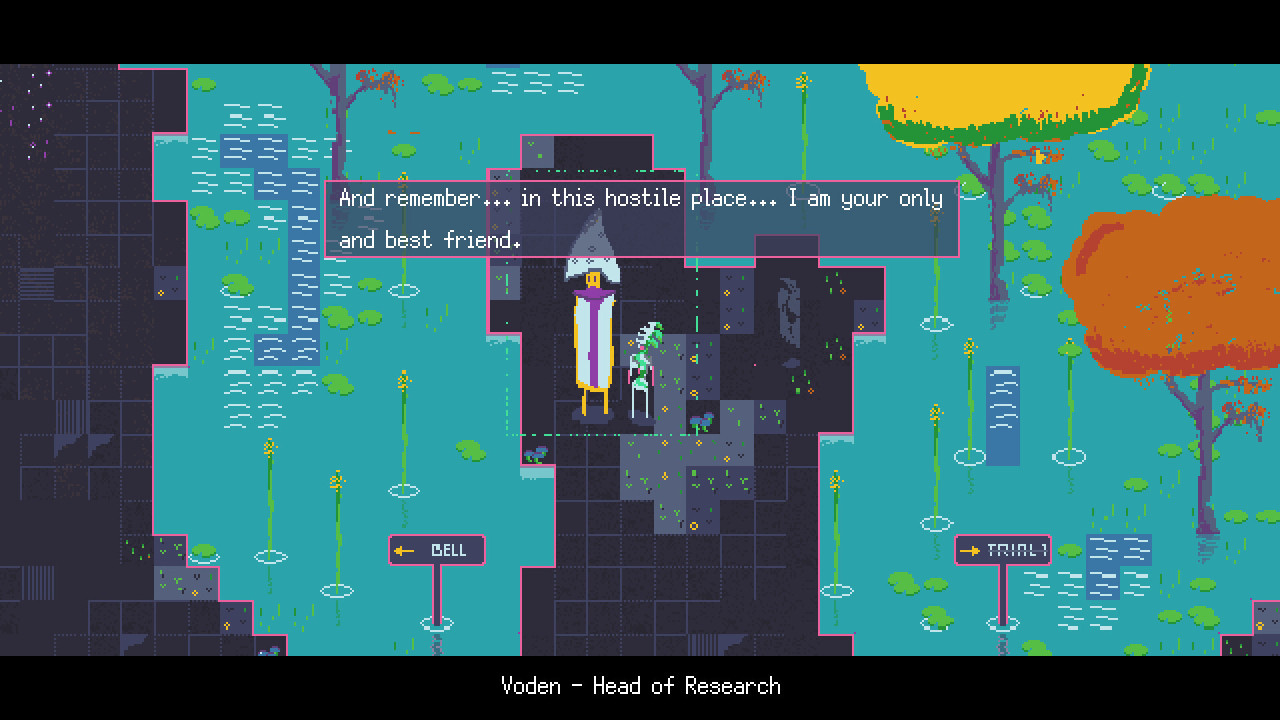This screenshot has width=1280, height=720.
Task: Click the Voden - Head of Research caption
Action: coord(640,686)
